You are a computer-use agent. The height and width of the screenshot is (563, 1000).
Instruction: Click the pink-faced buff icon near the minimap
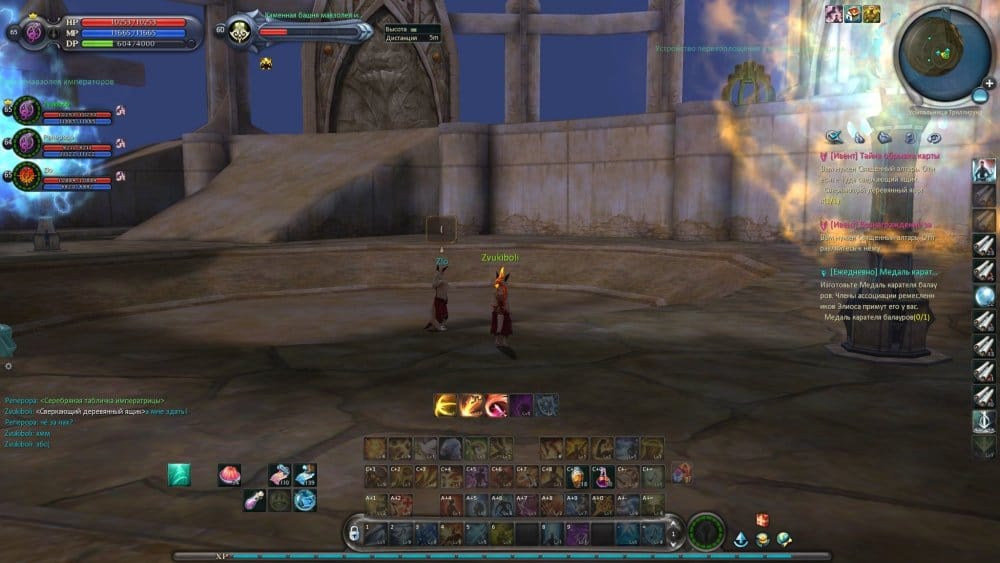[833, 13]
